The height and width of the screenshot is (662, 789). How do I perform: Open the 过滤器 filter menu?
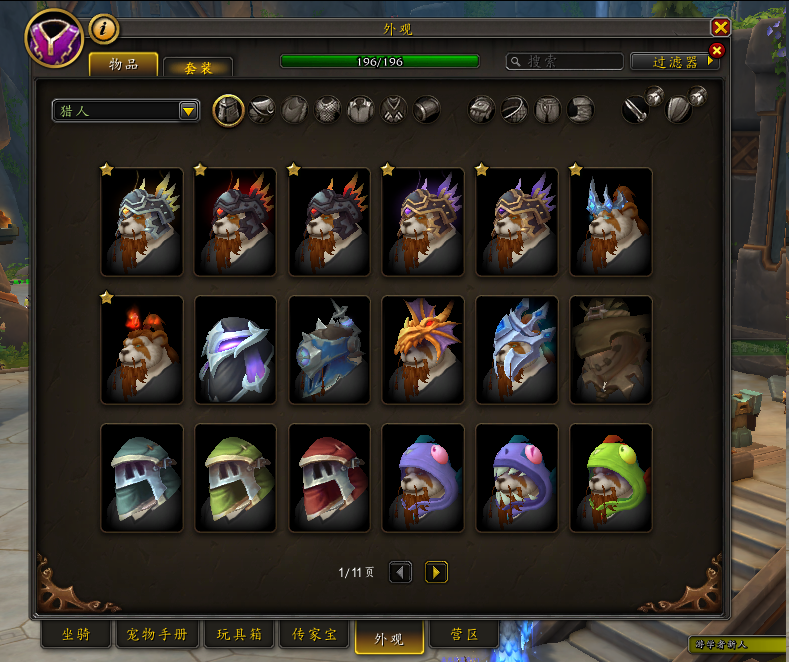pos(674,62)
